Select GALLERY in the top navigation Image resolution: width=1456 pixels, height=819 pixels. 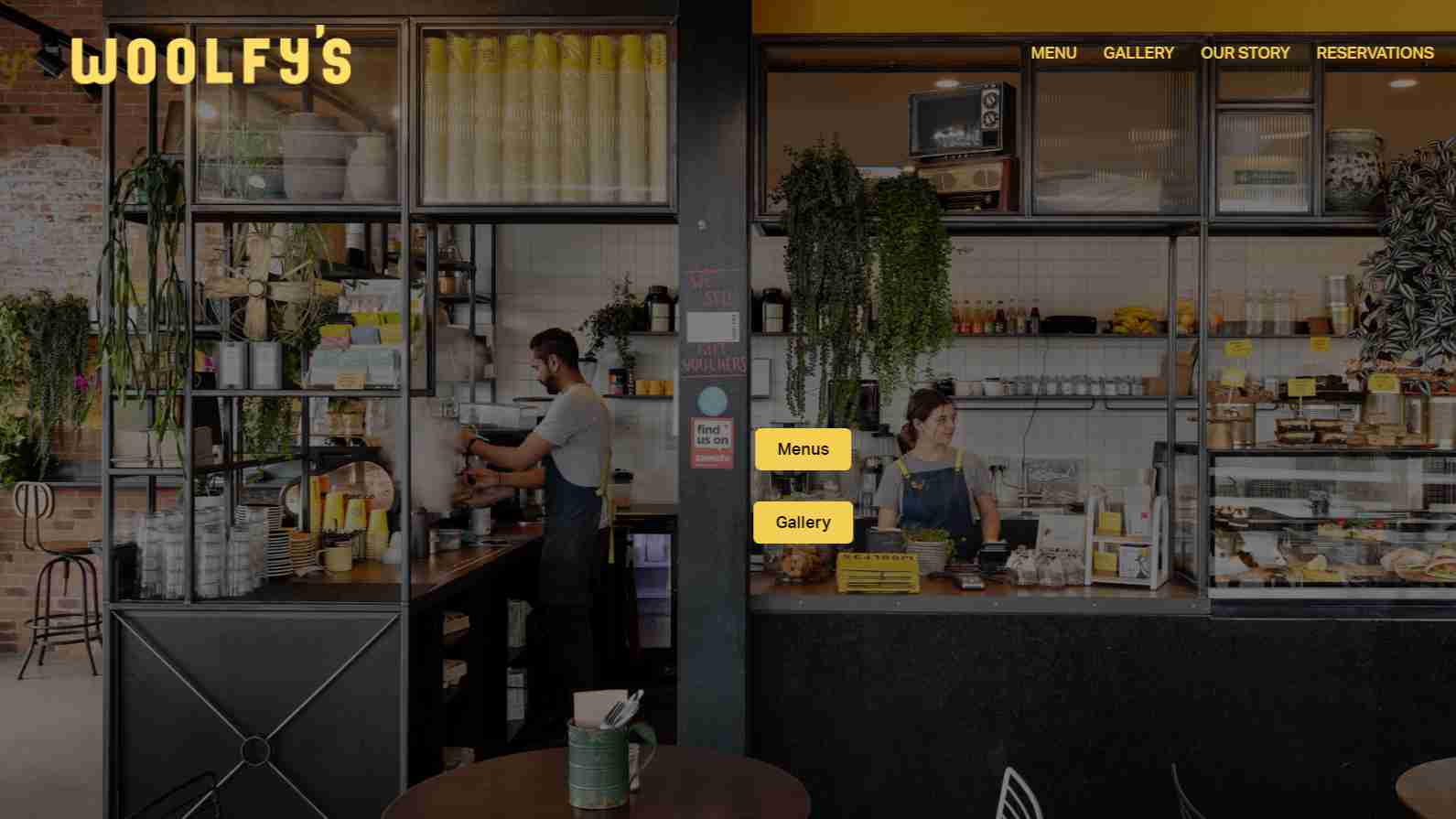[x=1138, y=52]
